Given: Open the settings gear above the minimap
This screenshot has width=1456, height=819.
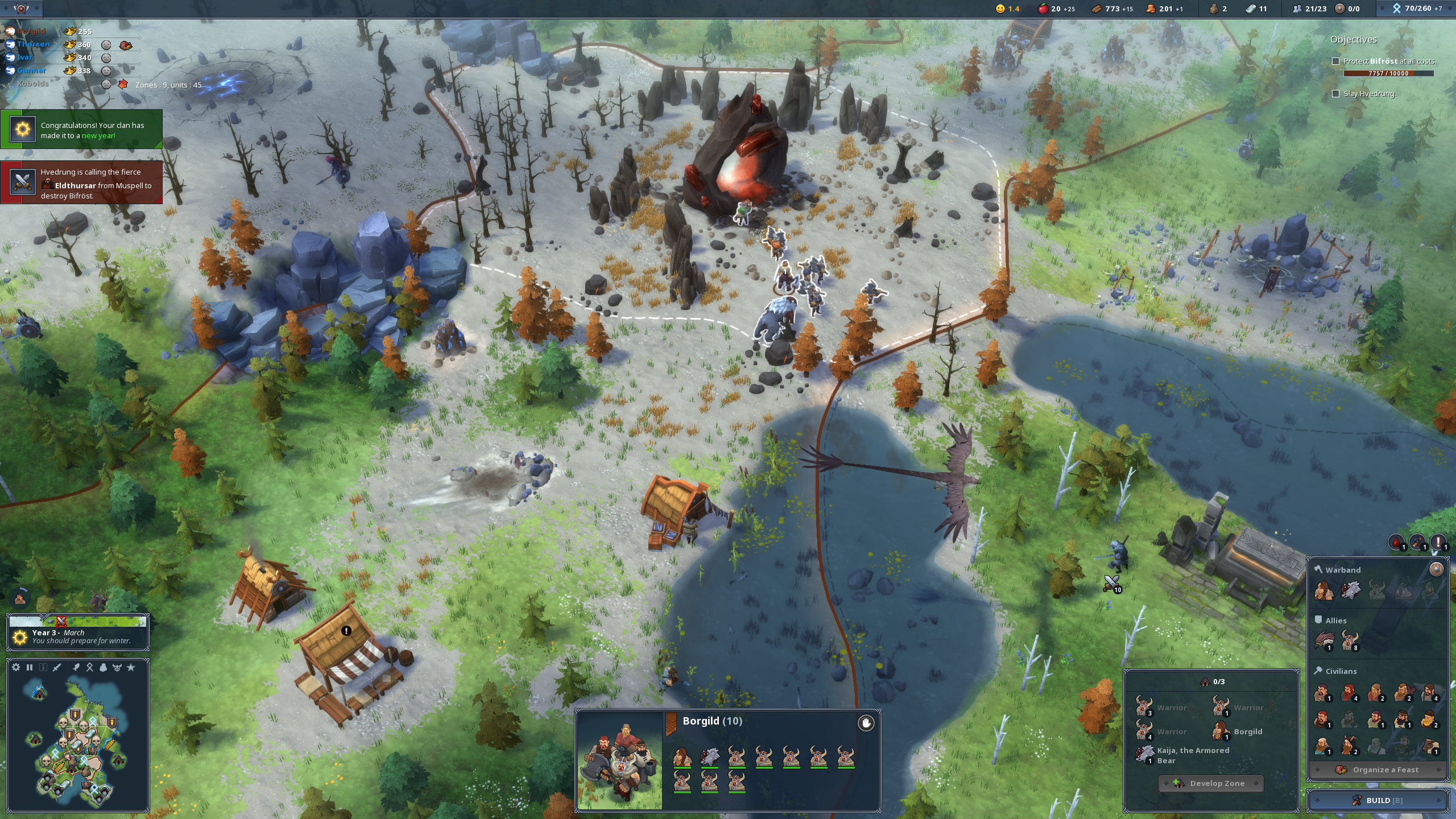Looking at the screenshot, I should (16, 667).
